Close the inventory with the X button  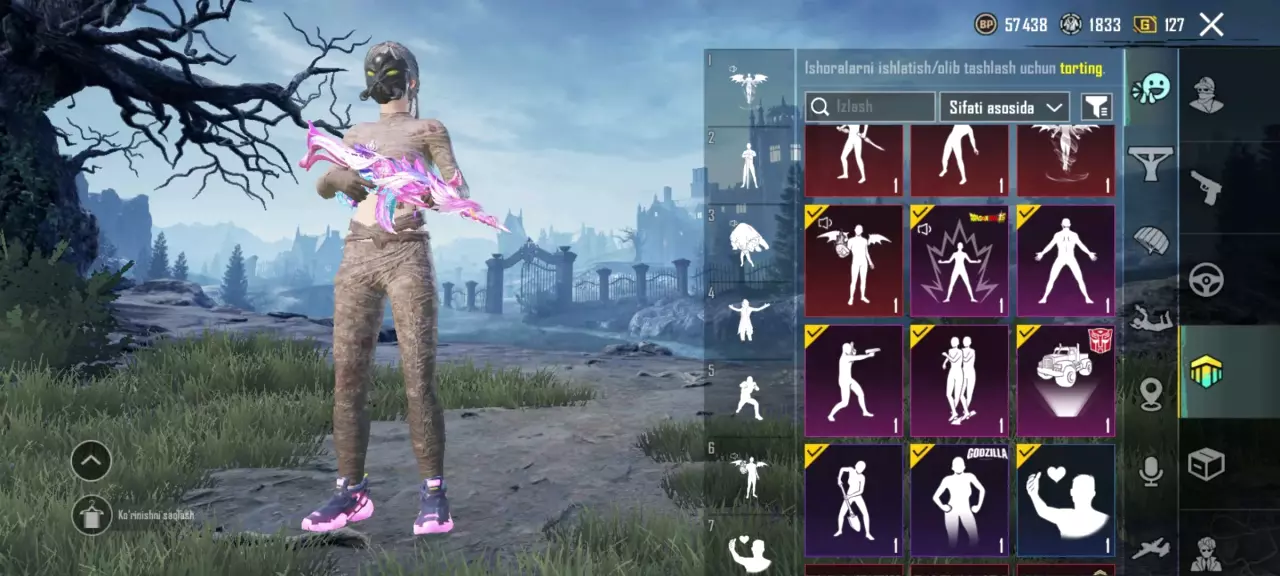pyautogui.click(x=1211, y=25)
